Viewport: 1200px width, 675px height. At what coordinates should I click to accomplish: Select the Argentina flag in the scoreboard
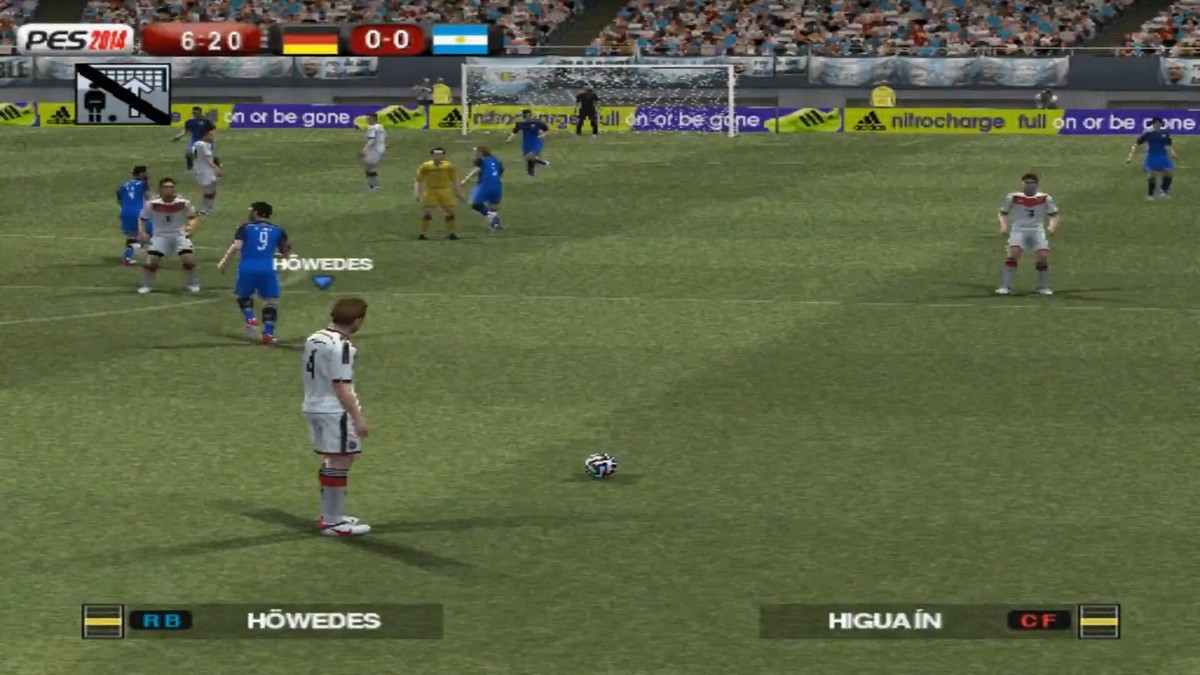click(460, 40)
